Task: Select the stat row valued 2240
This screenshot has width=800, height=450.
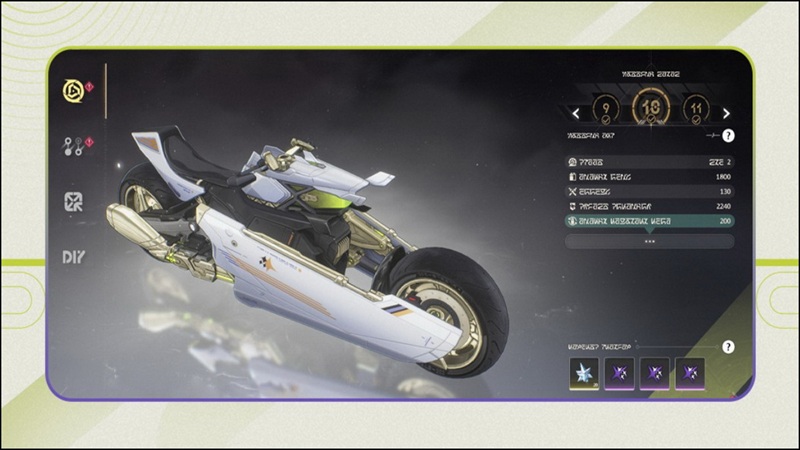Action: [649, 206]
